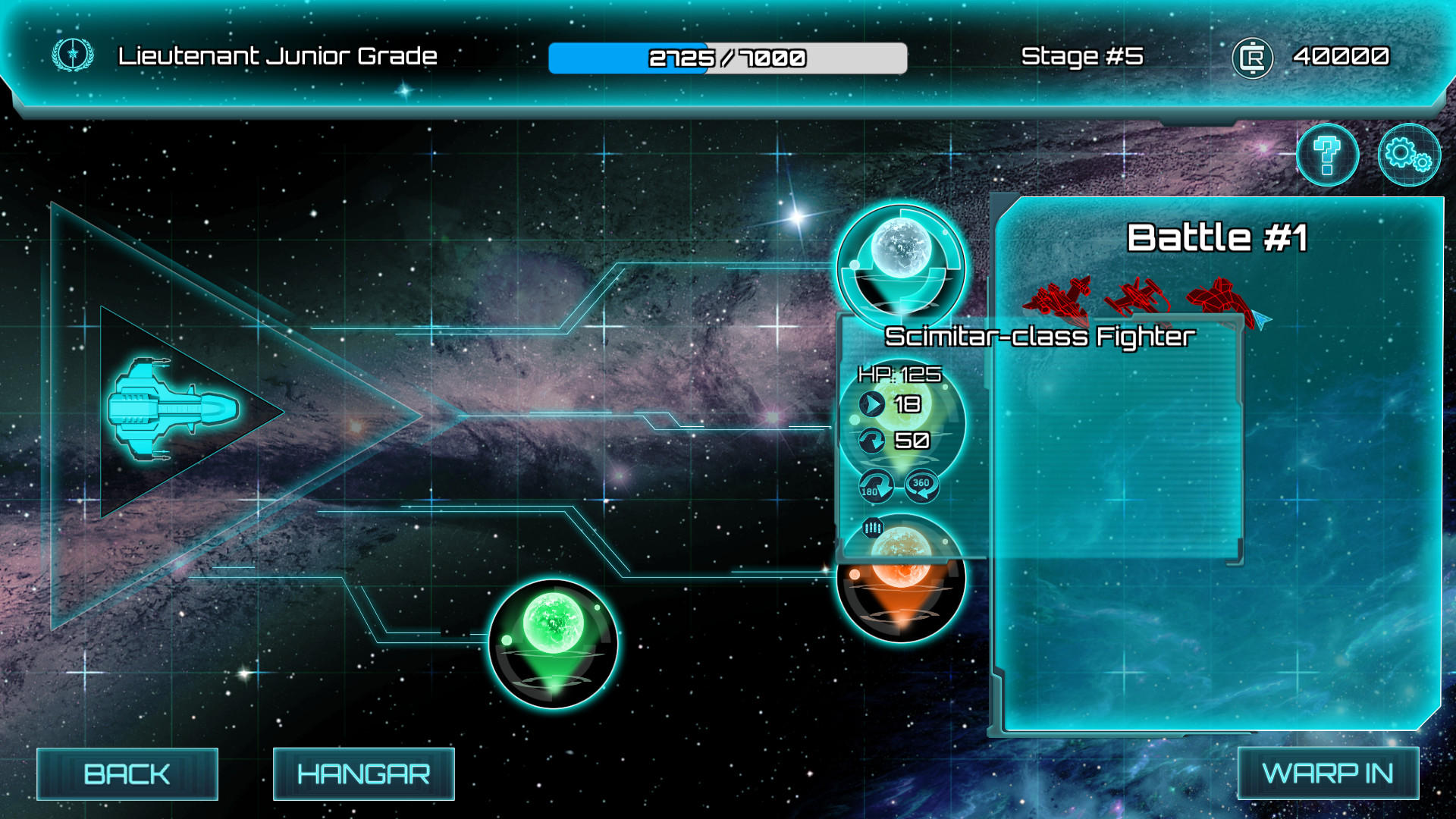The height and width of the screenshot is (819, 1456).
Task: Click the 2725/7000 experience progress bar
Action: 728,57
